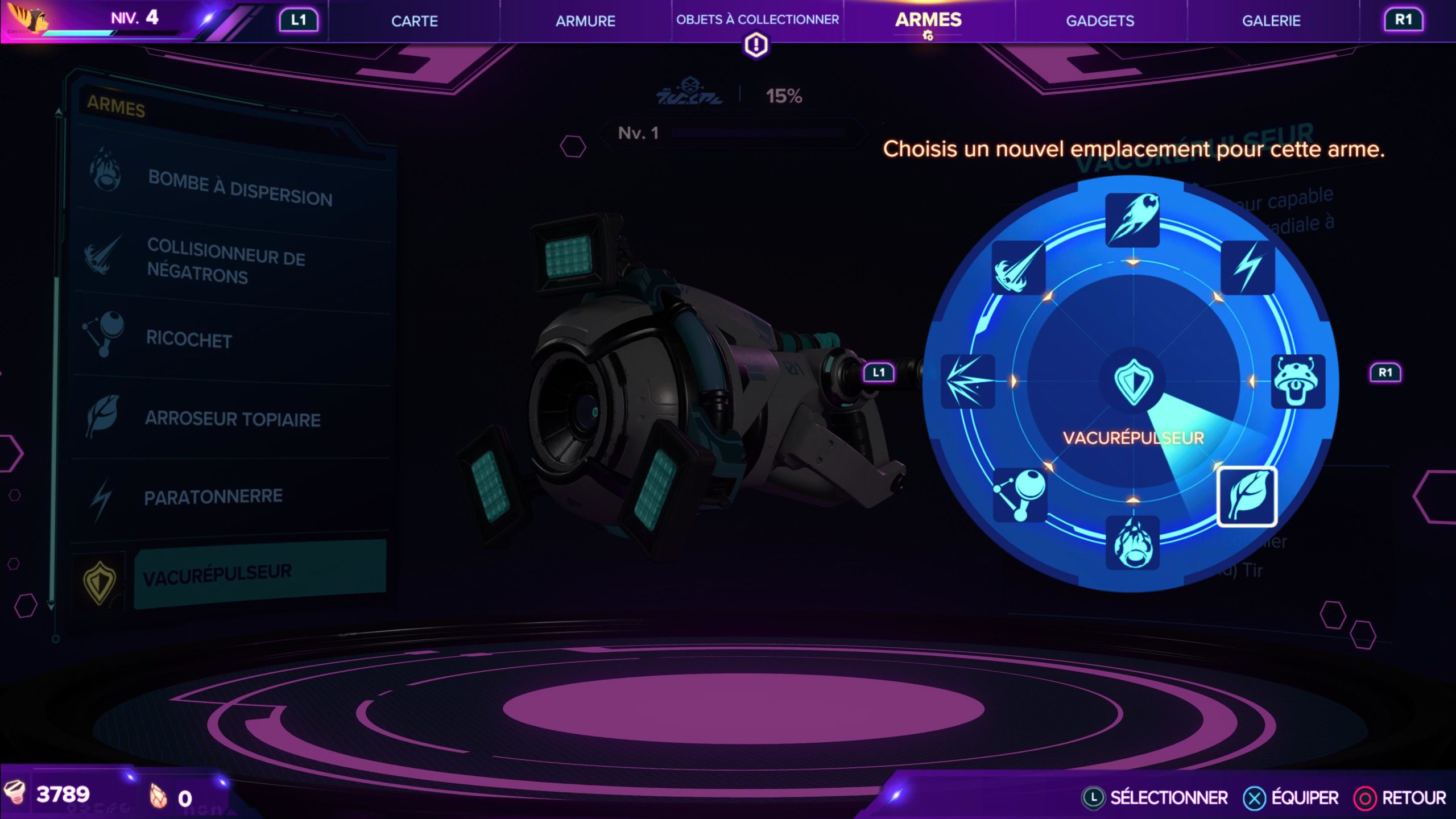Image resolution: width=1456 pixels, height=819 pixels.
Task: Open the GALERIE tab
Action: coord(1271,21)
